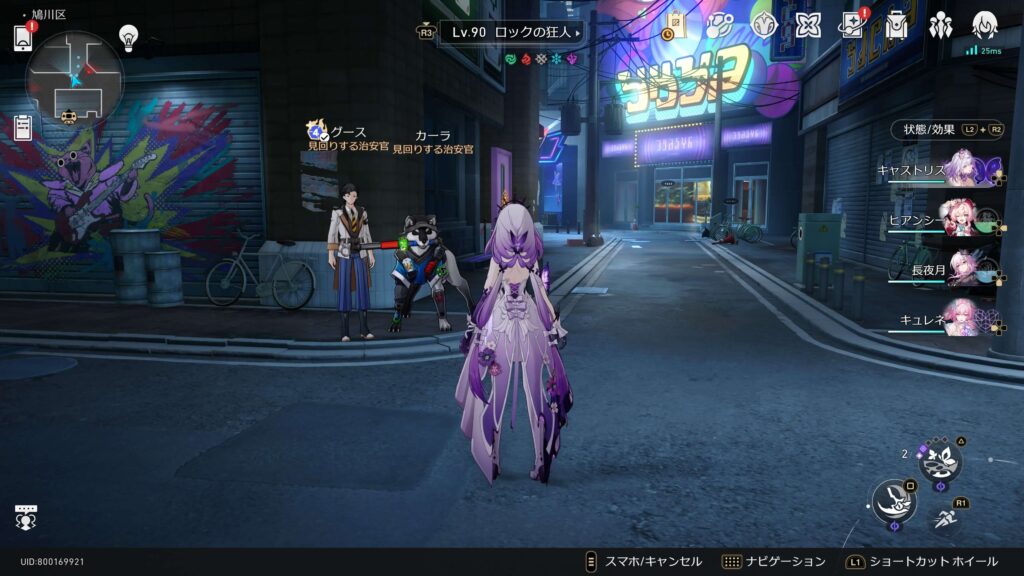Switch to party member キャストリス
Viewport: 1024px width, 576px height.
(x=962, y=169)
